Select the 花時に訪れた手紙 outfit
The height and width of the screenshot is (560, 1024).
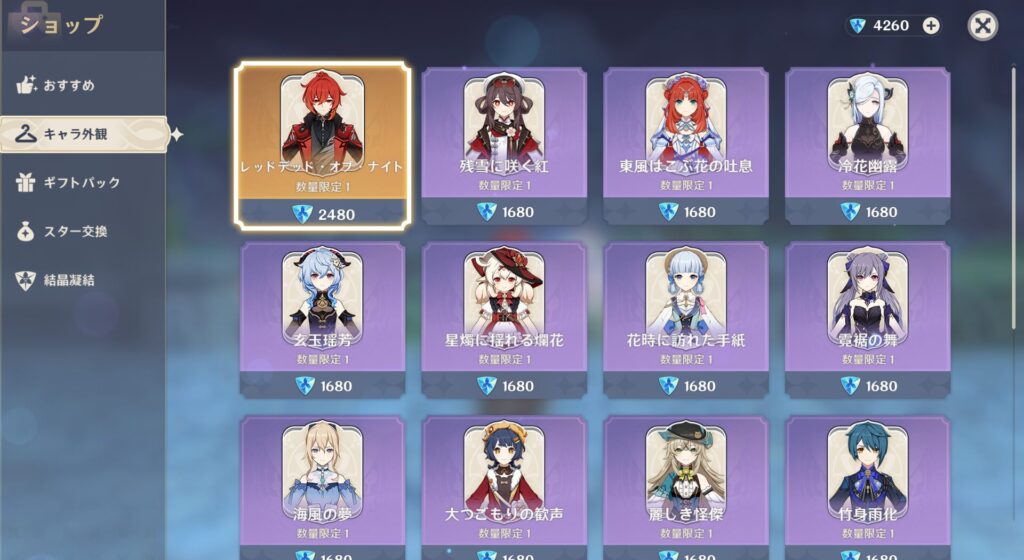click(686, 319)
